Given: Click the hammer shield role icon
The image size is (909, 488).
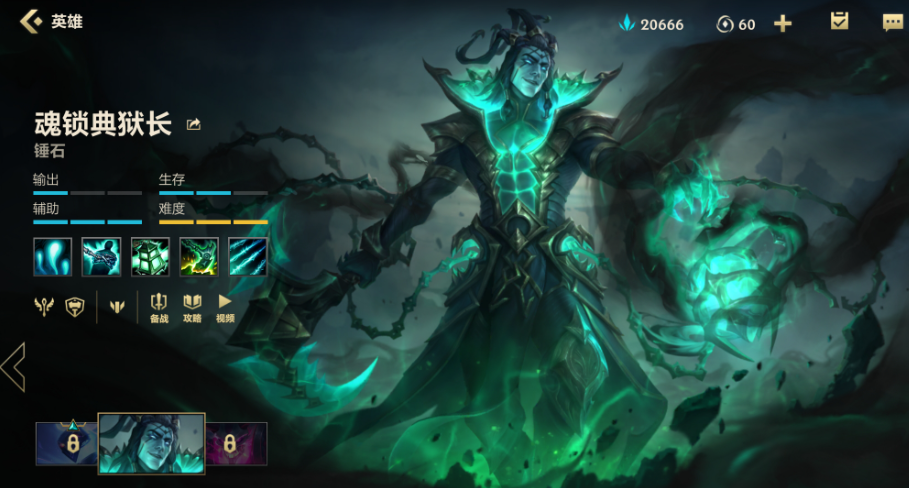Looking at the screenshot, I should click(x=75, y=307).
